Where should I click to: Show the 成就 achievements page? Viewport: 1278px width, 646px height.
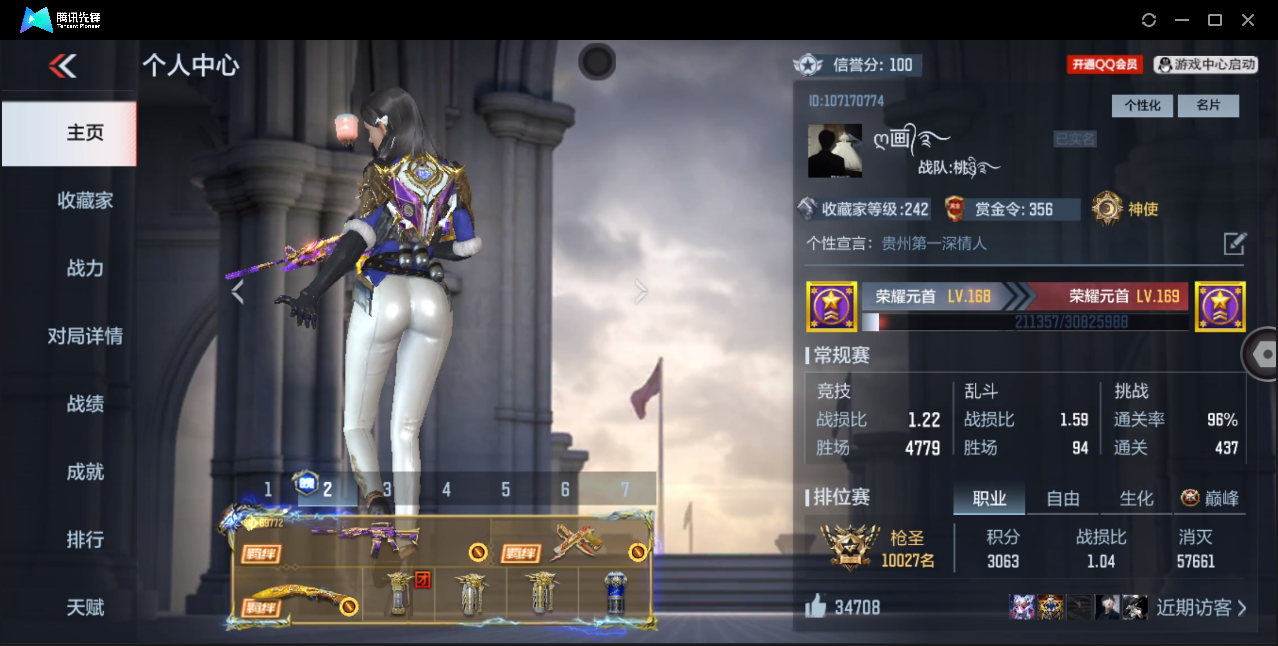[x=85, y=472]
